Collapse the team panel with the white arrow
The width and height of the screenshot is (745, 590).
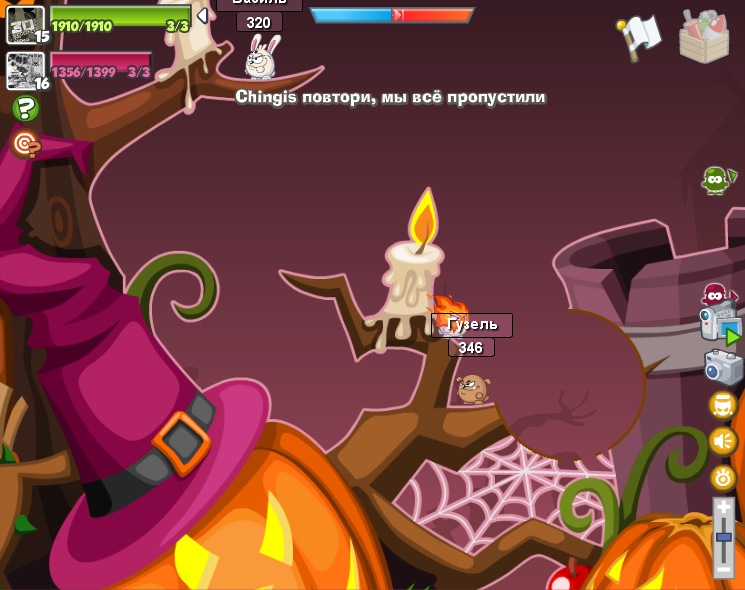click(x=202, y=16)
